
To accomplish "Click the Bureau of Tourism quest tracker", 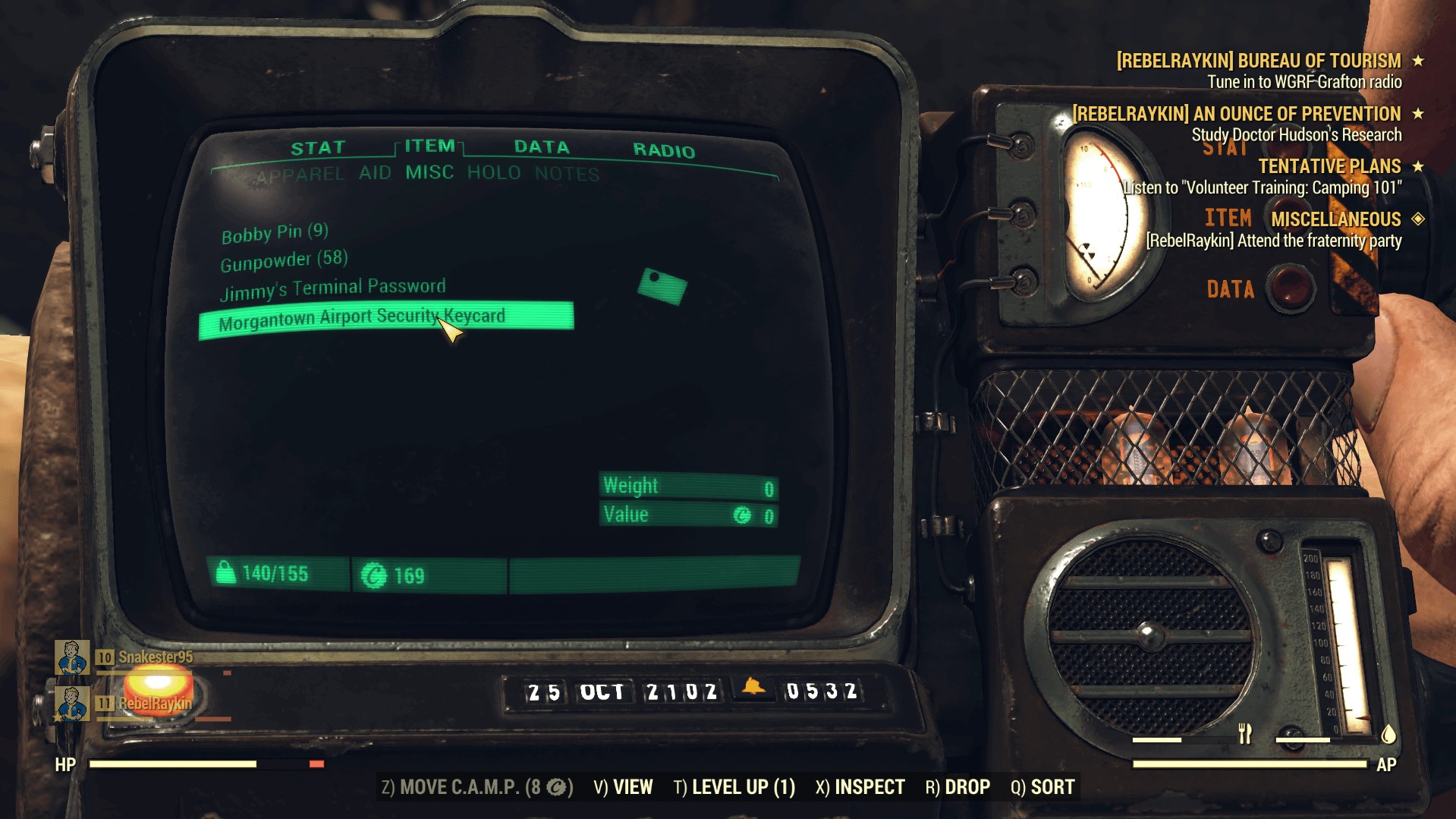I will pyautogui.click(x=1259, y=61).
